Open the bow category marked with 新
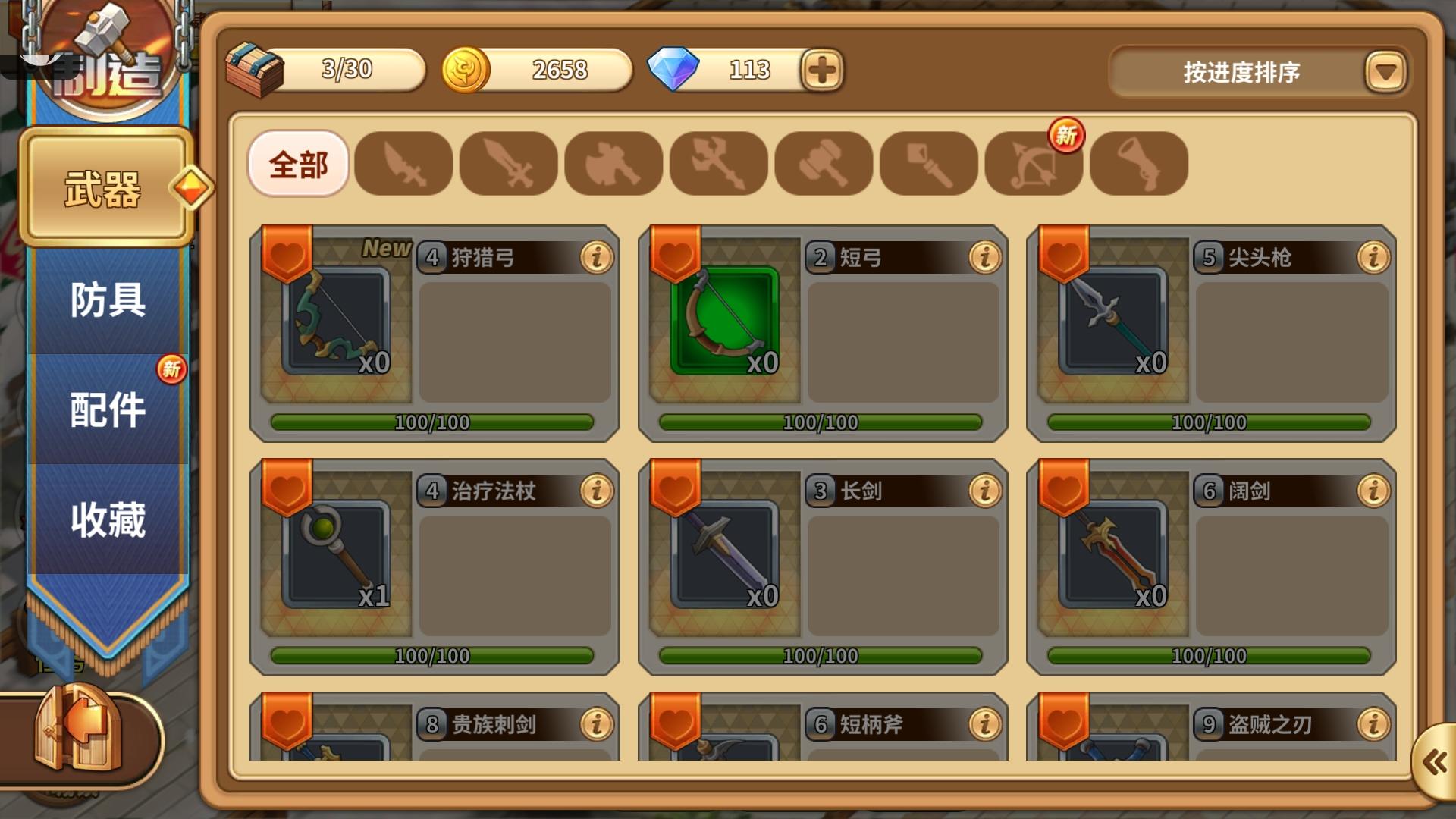This screenshot has width=1456, height=819. click(1033, 165)
